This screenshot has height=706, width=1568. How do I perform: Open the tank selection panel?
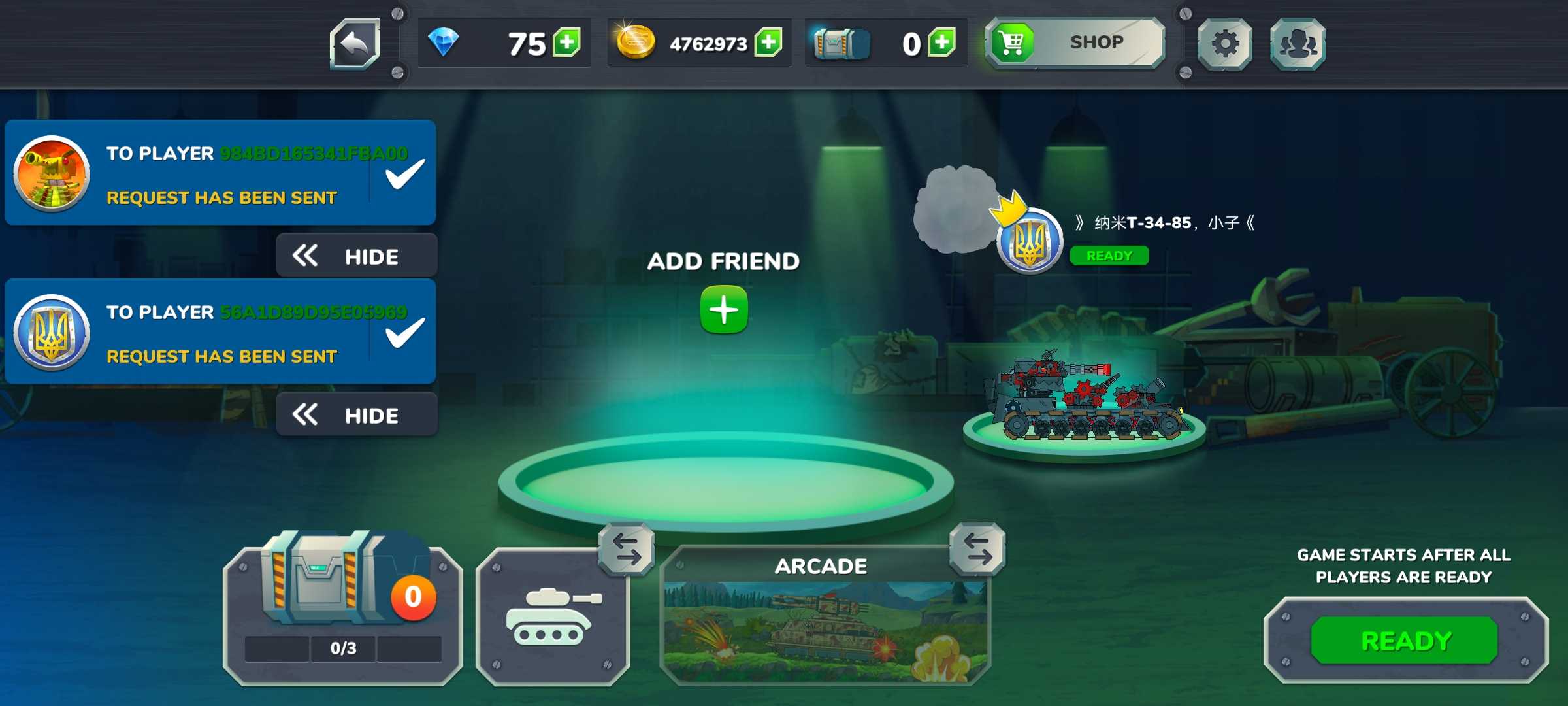[552, 618]
